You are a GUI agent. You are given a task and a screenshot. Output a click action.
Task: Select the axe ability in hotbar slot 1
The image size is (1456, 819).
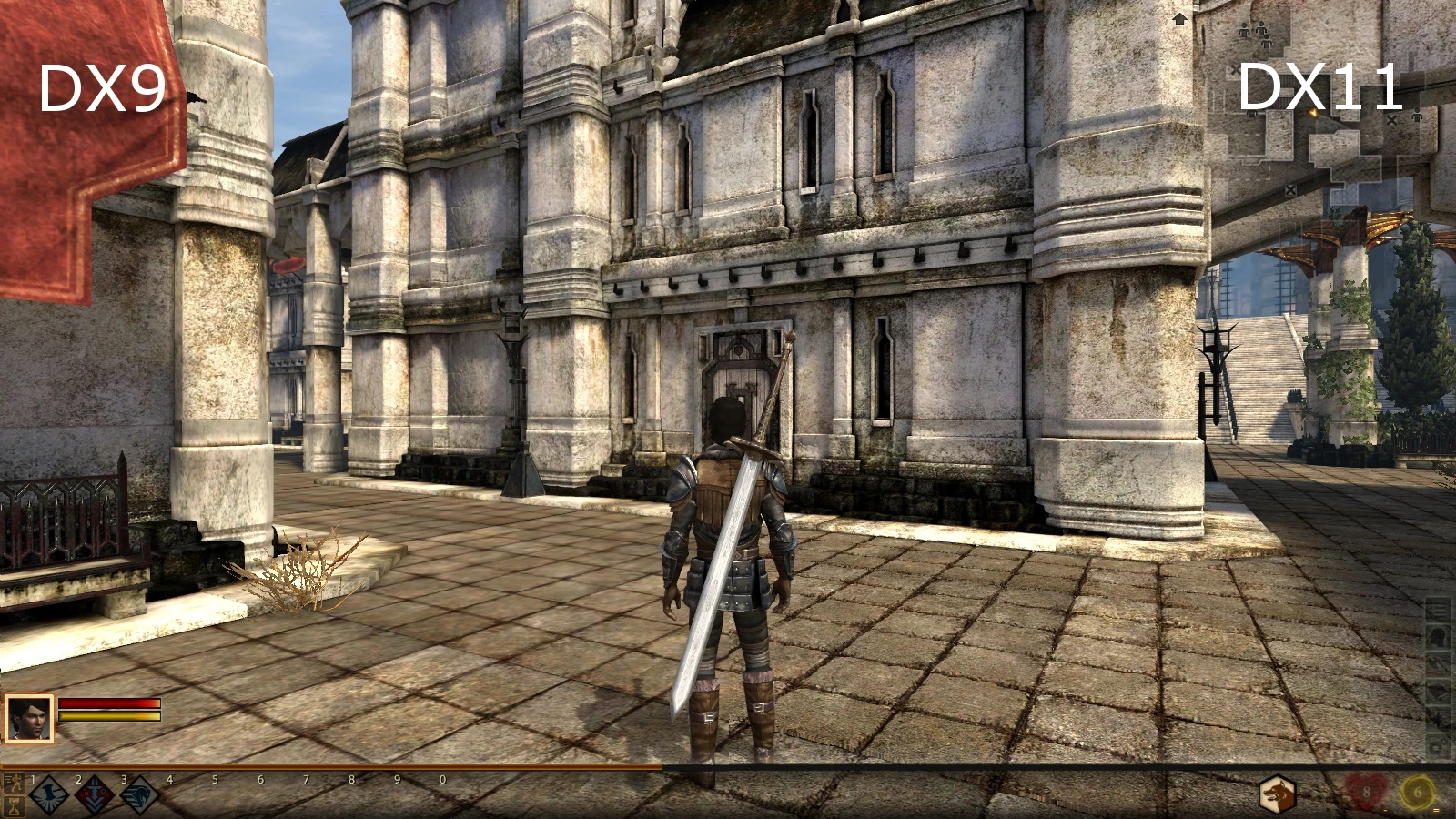point(47,794)
